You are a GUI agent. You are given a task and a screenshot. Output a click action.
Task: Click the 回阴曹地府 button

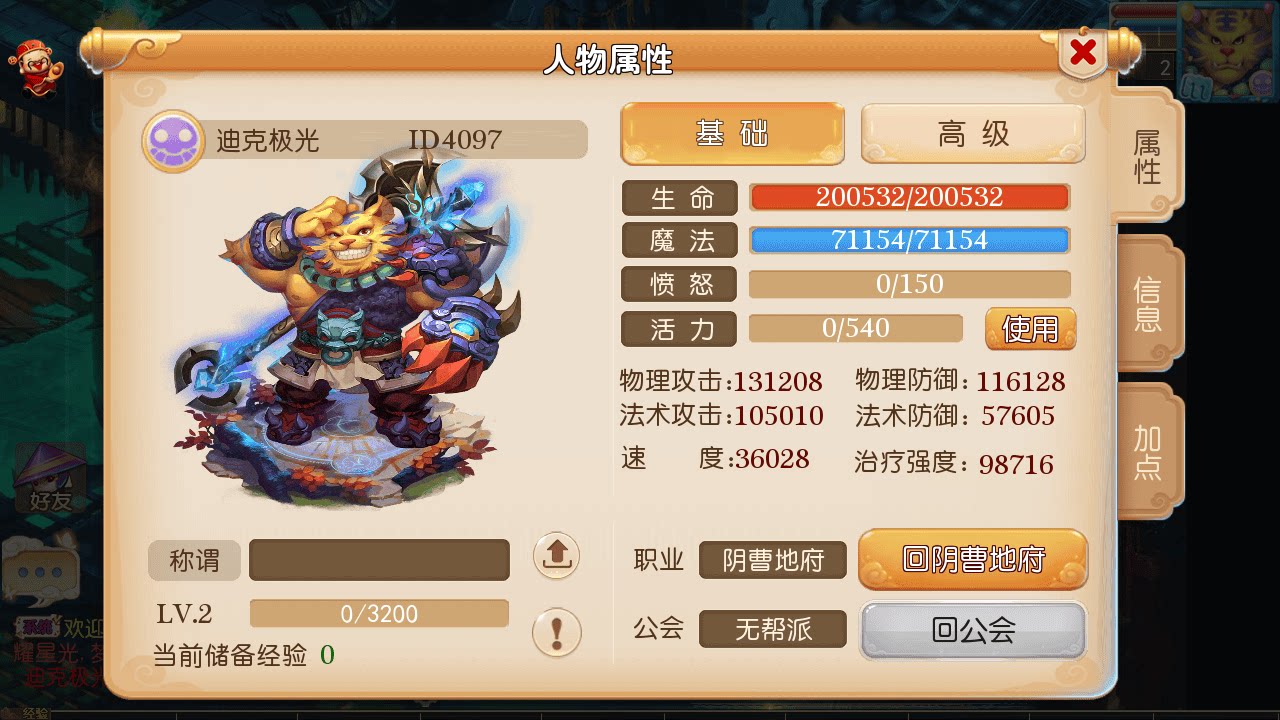click(972, 560)
